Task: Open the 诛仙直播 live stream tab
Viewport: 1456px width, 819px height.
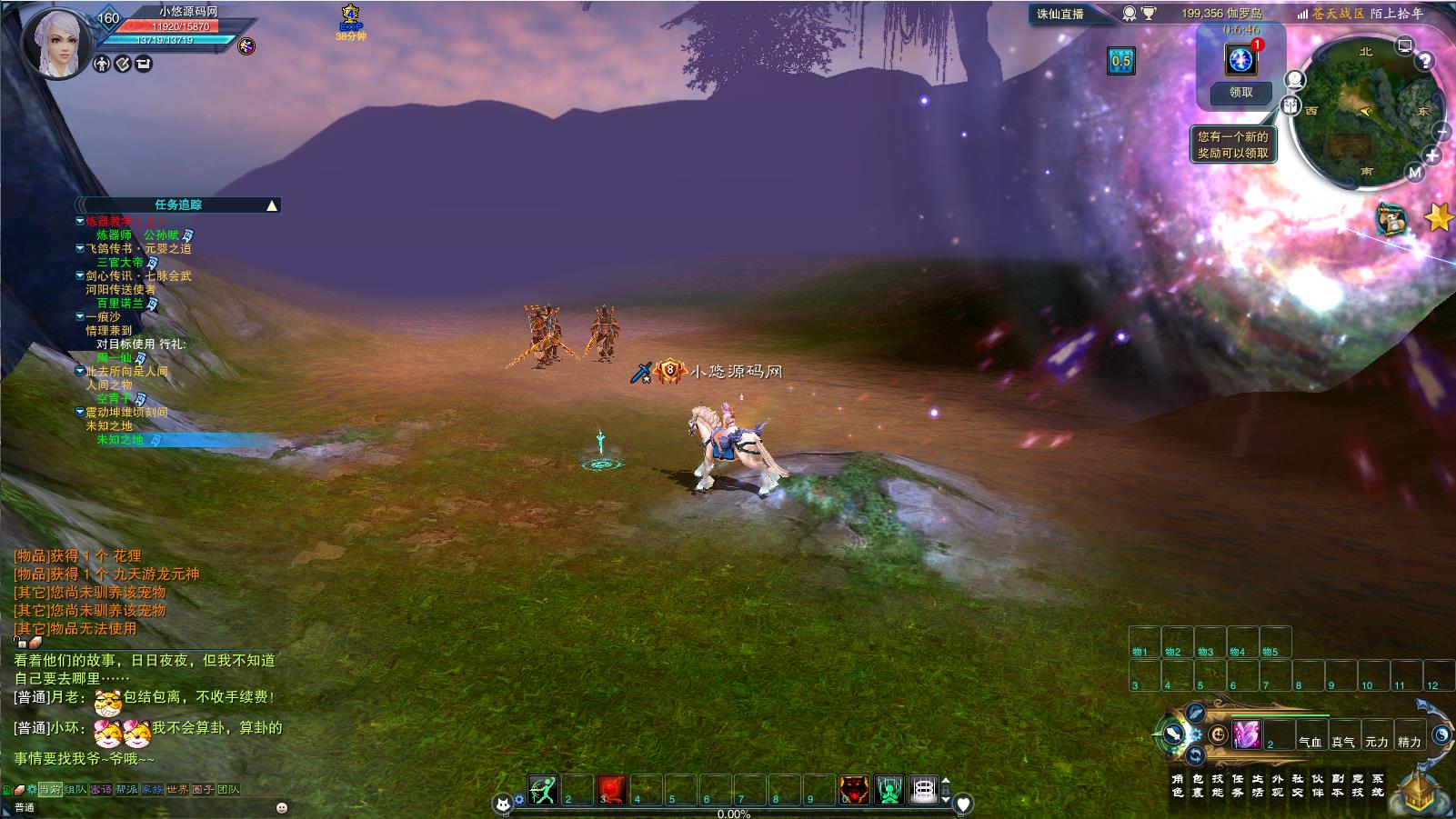Action: [1060, 14]
